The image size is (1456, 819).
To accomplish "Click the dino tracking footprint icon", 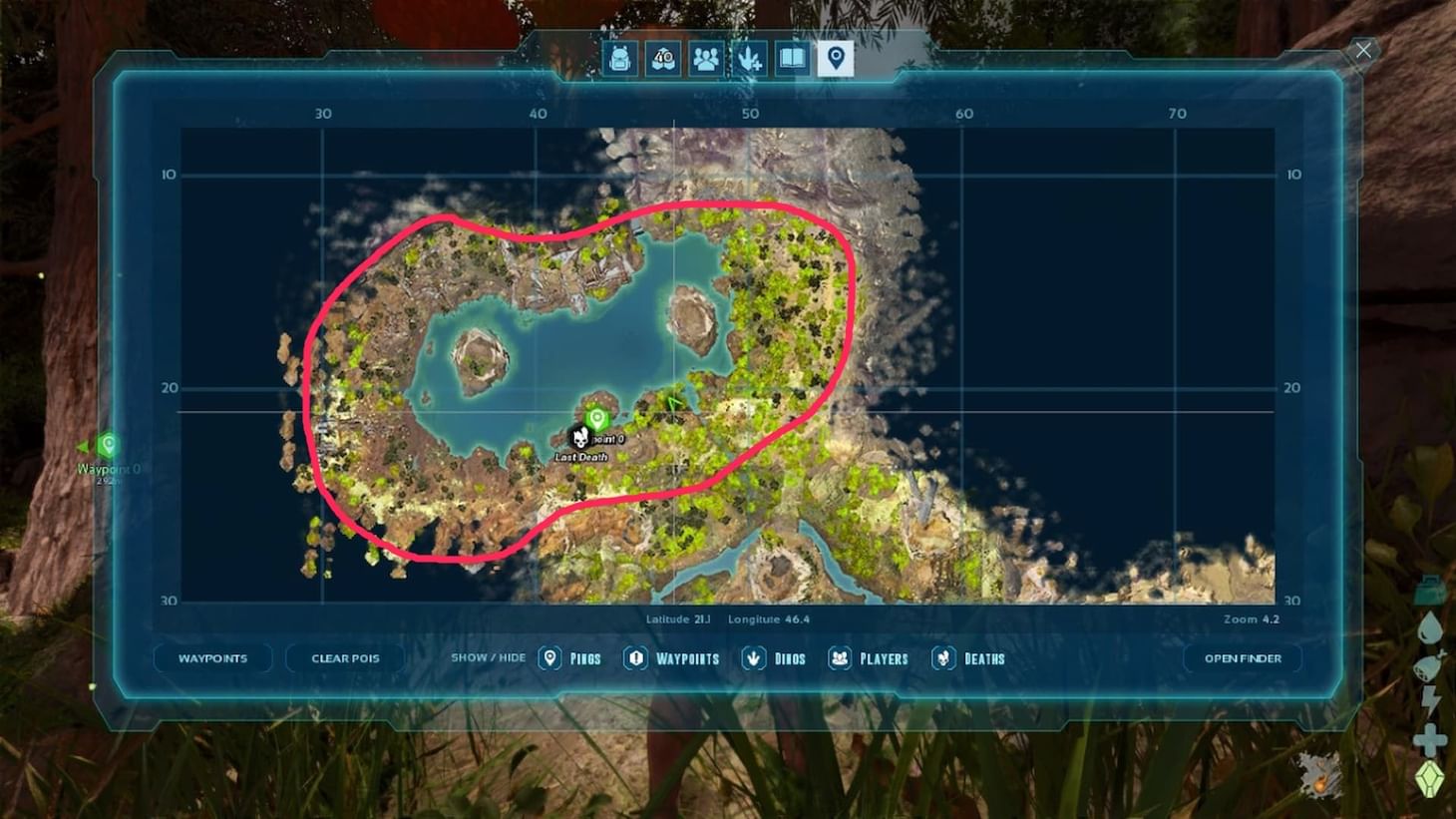I will [751, 59].
